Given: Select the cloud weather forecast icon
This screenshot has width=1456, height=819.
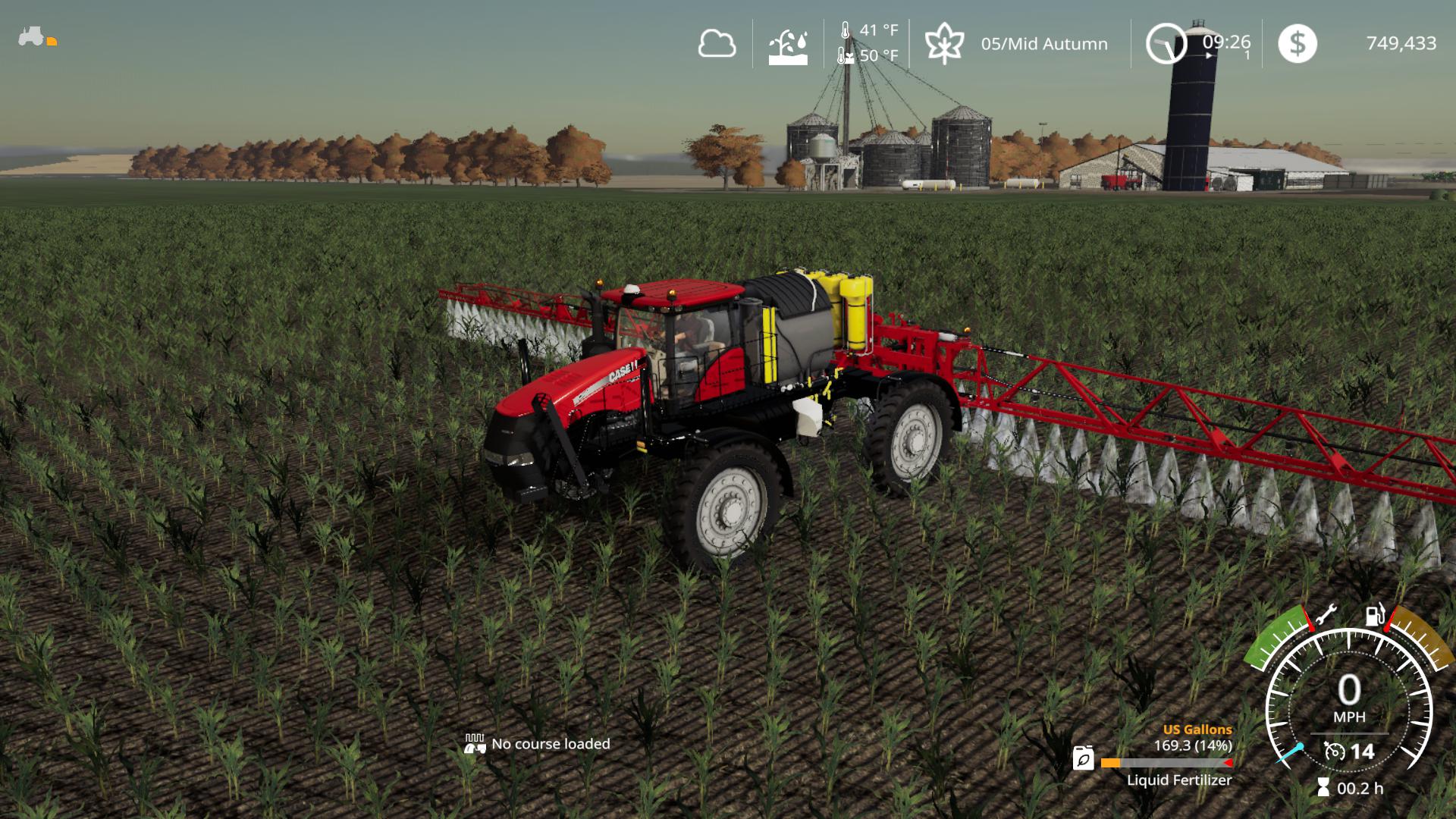Looking at the screenshot, I should point(717,44).
